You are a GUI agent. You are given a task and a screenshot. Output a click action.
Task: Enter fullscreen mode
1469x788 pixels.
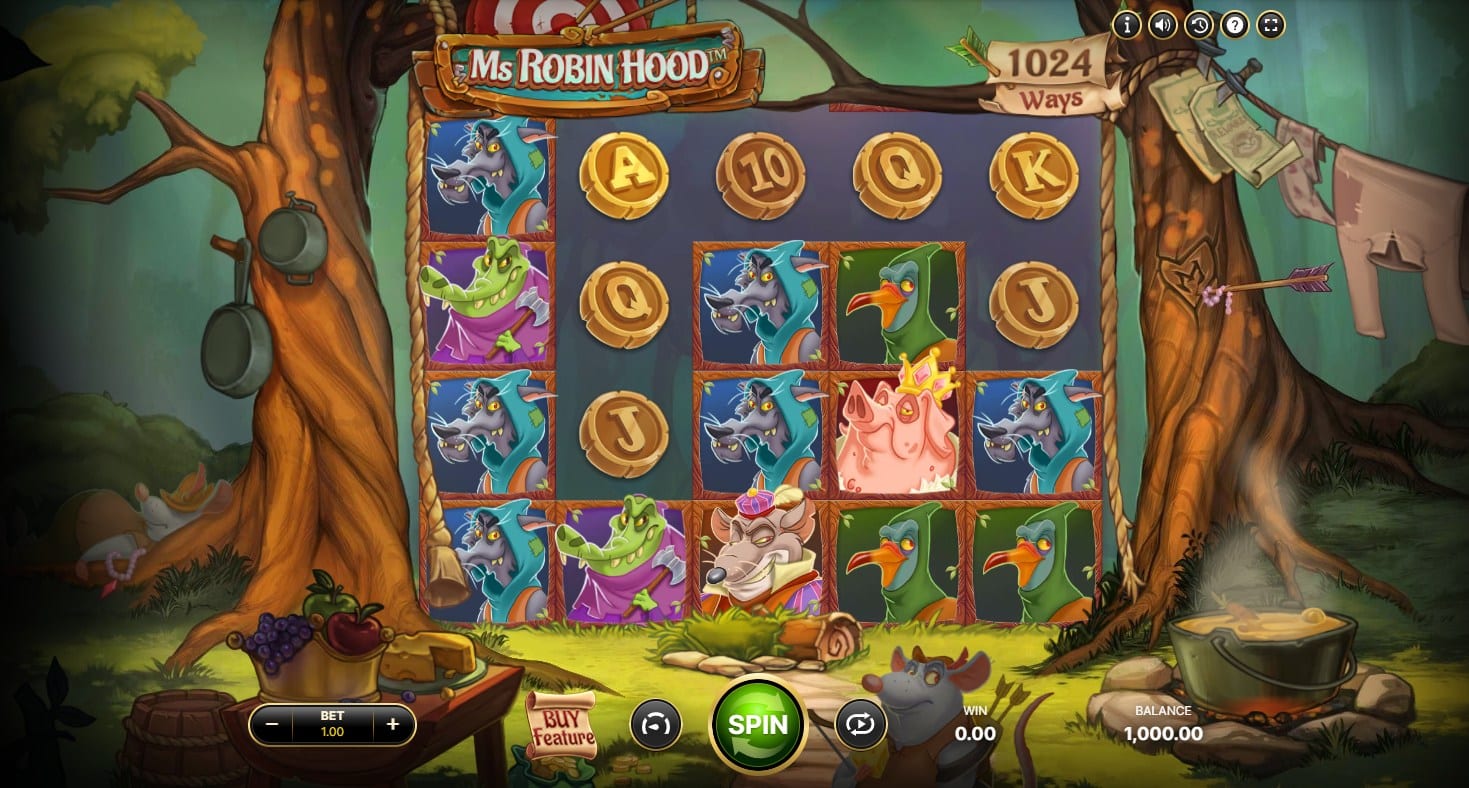[x=1270, y=26]
